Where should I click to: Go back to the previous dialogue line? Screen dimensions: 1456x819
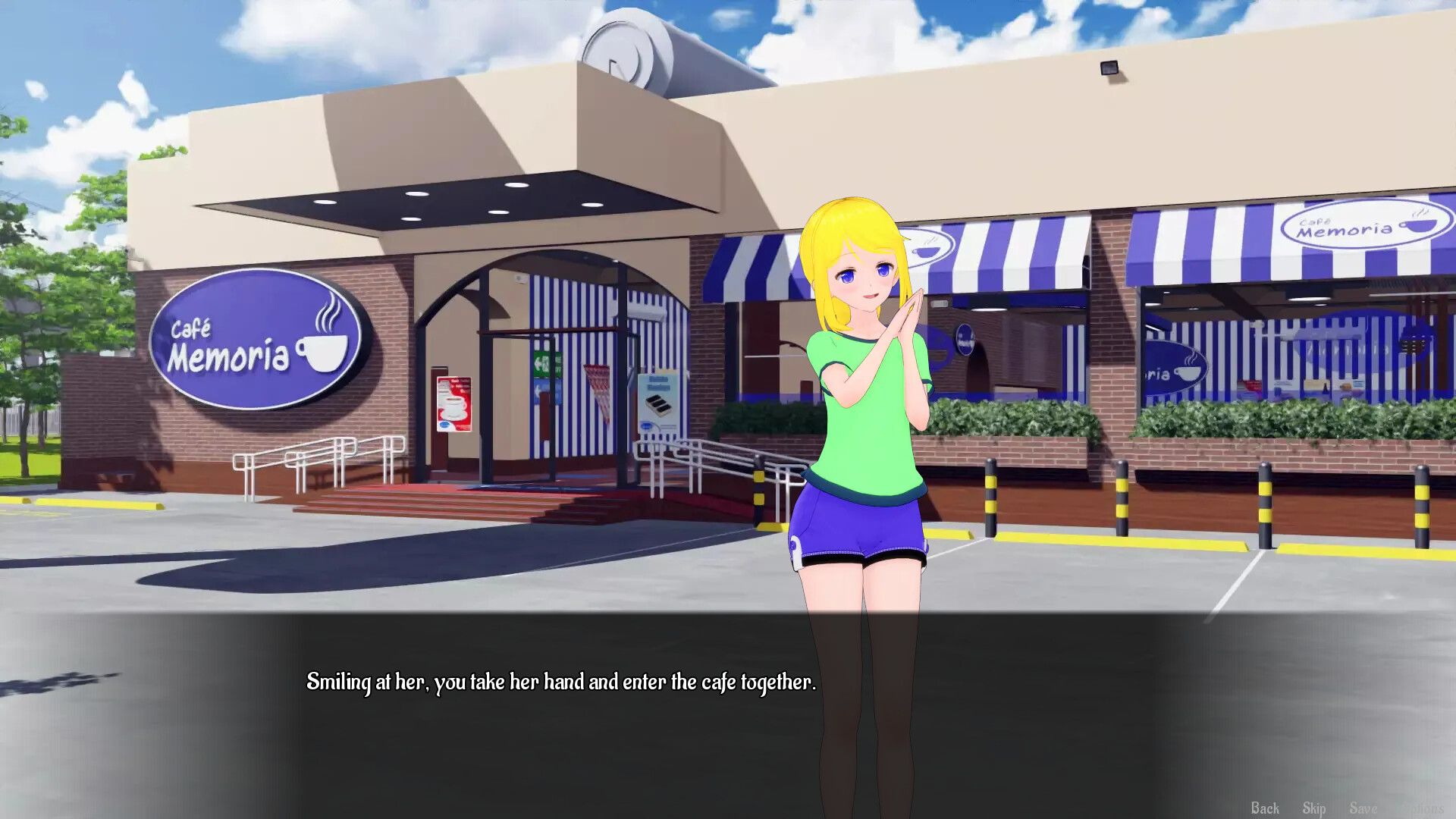click(1265, 808)
